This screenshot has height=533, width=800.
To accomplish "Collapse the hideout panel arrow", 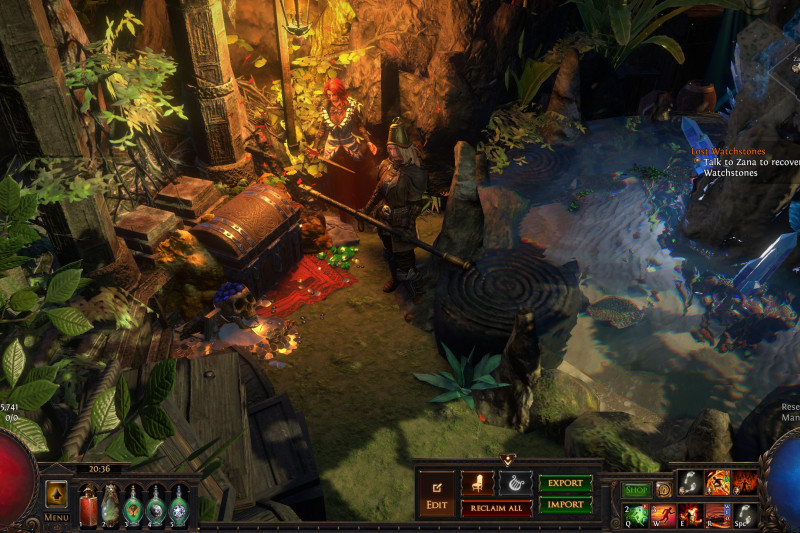I will coord(508,460).
